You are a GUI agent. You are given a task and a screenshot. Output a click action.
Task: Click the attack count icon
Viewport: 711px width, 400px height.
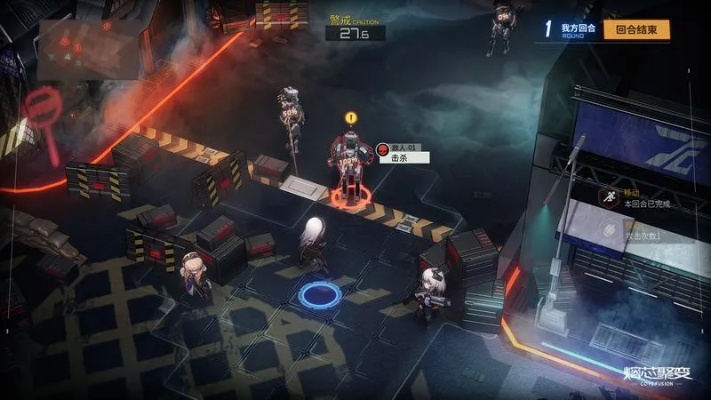pos(607,229)
